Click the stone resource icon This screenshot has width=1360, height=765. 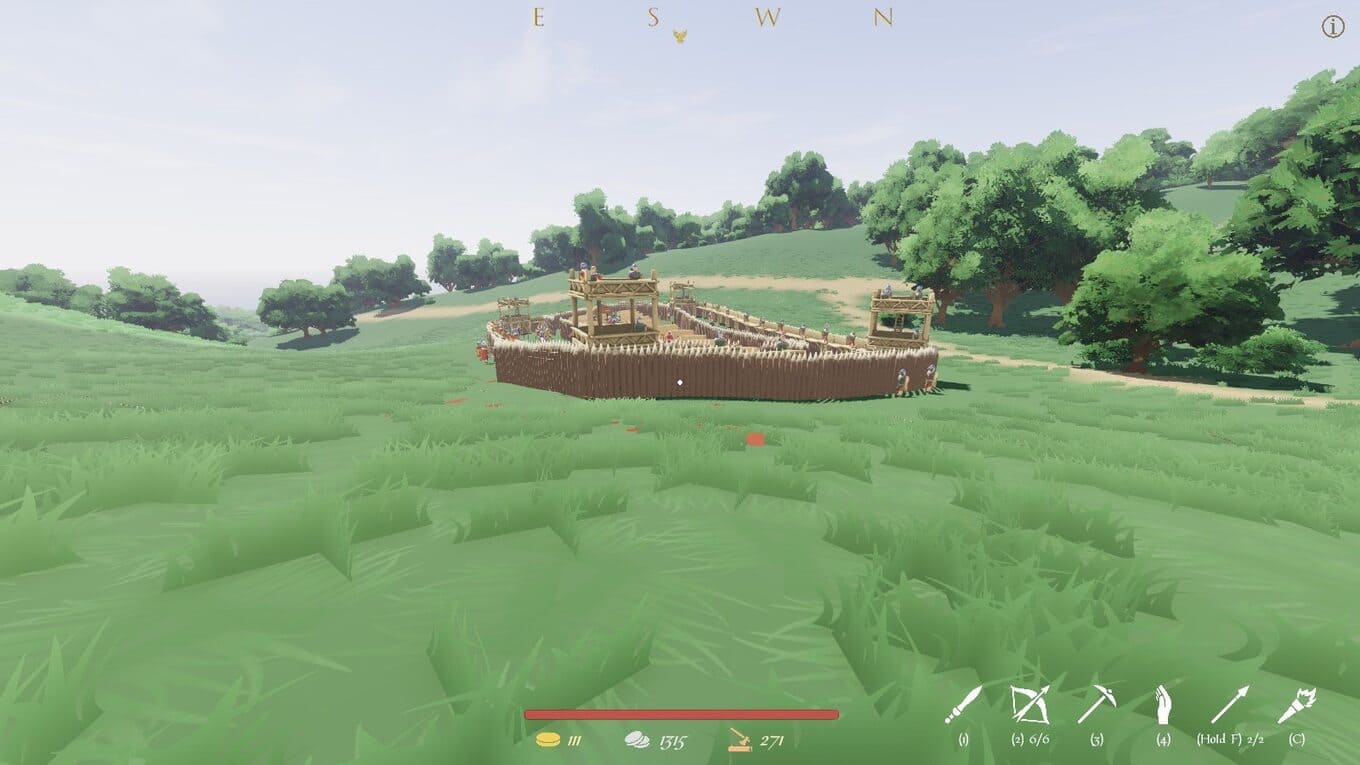point(637,740)
